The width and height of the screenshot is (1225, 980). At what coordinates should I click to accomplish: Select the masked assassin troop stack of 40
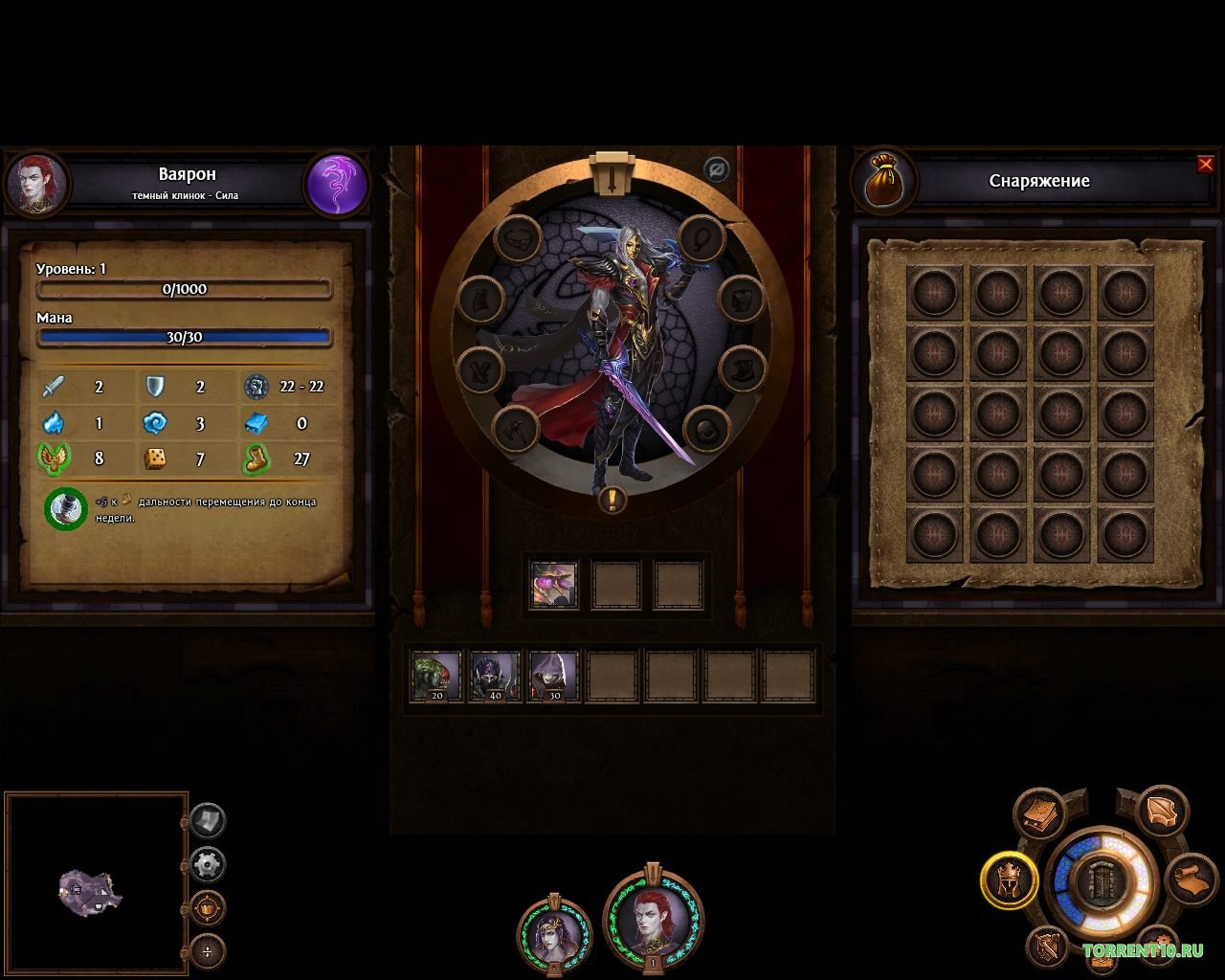[495, 676]
